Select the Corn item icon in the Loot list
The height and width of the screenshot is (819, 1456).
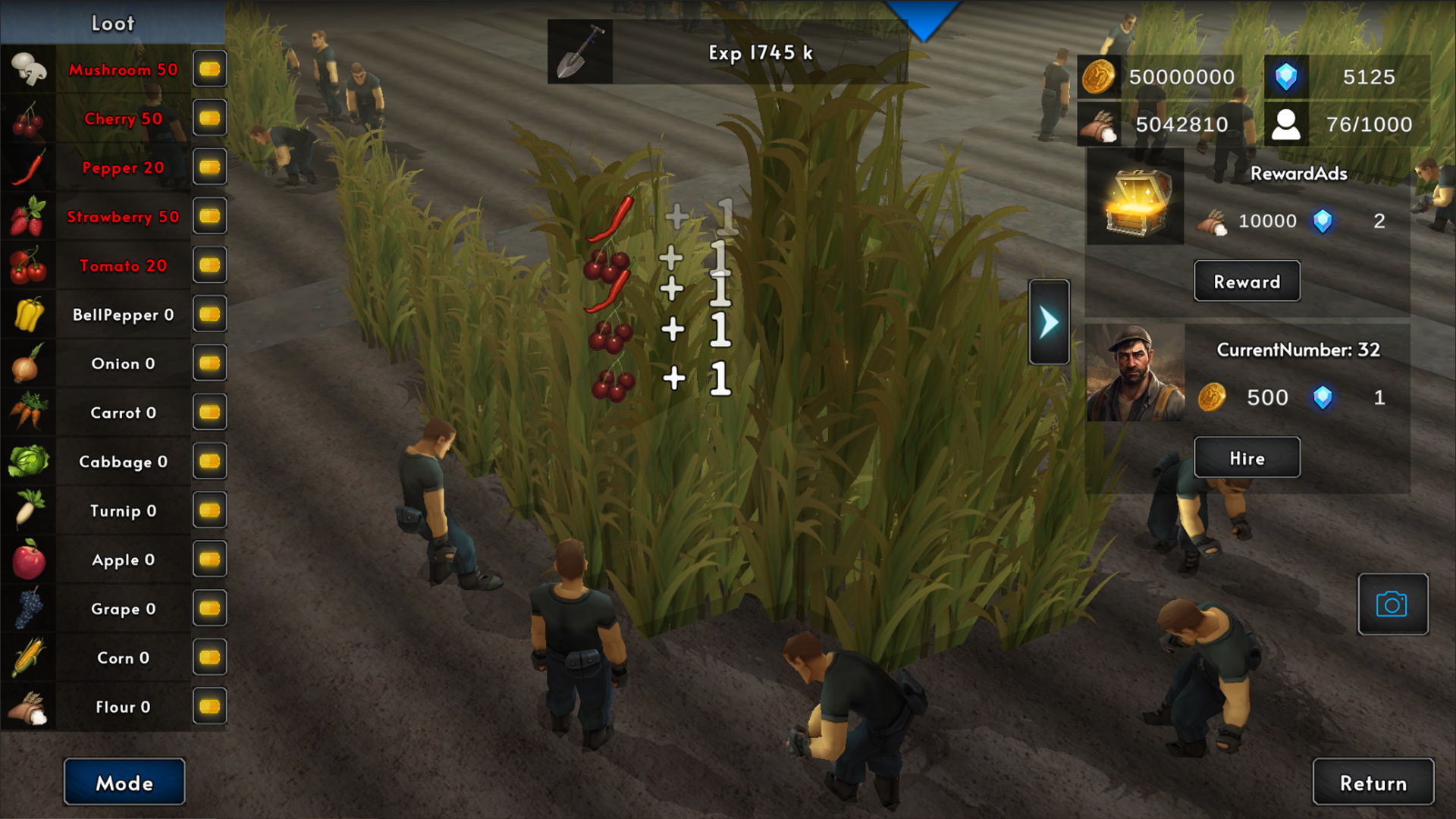[28, 657]
